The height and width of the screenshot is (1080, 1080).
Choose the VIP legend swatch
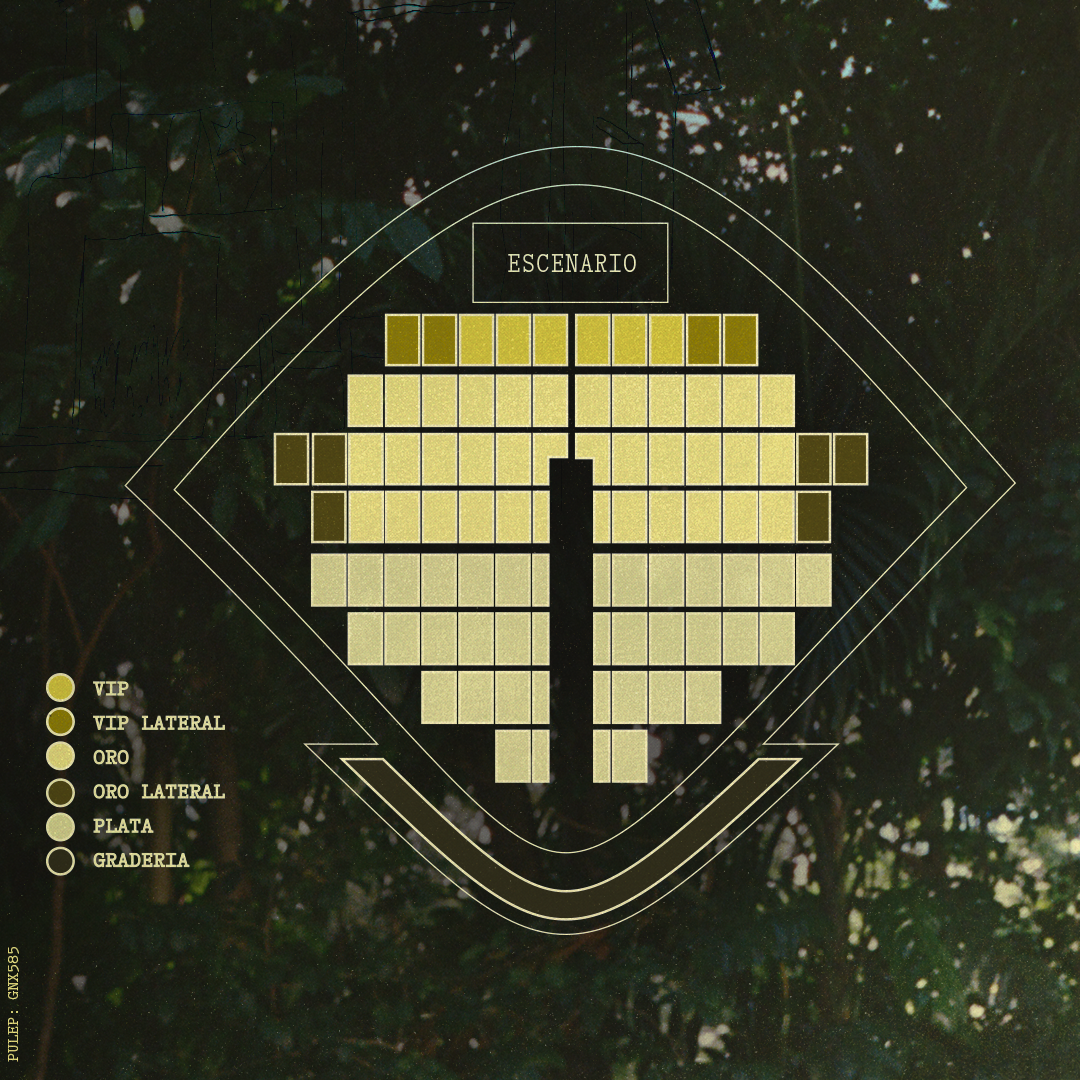(x=61, y=688)
